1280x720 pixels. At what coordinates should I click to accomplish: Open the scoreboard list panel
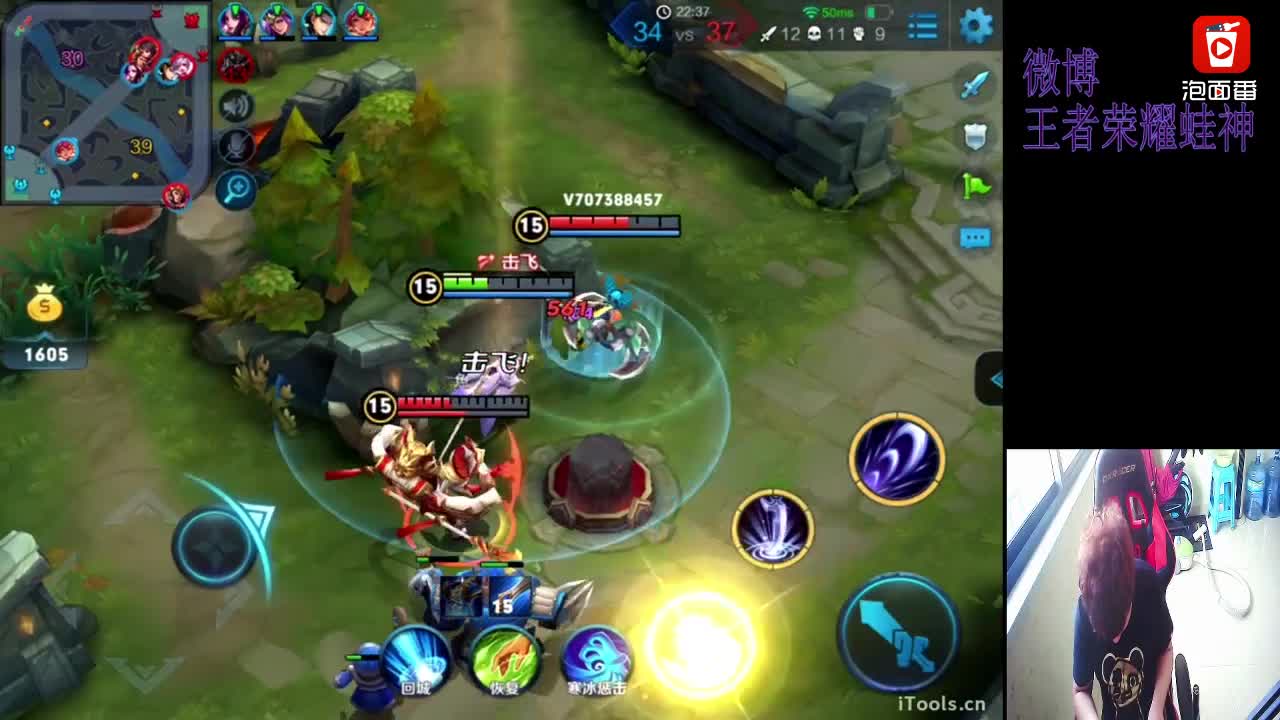pyautogui.click(x=922, y=27)
